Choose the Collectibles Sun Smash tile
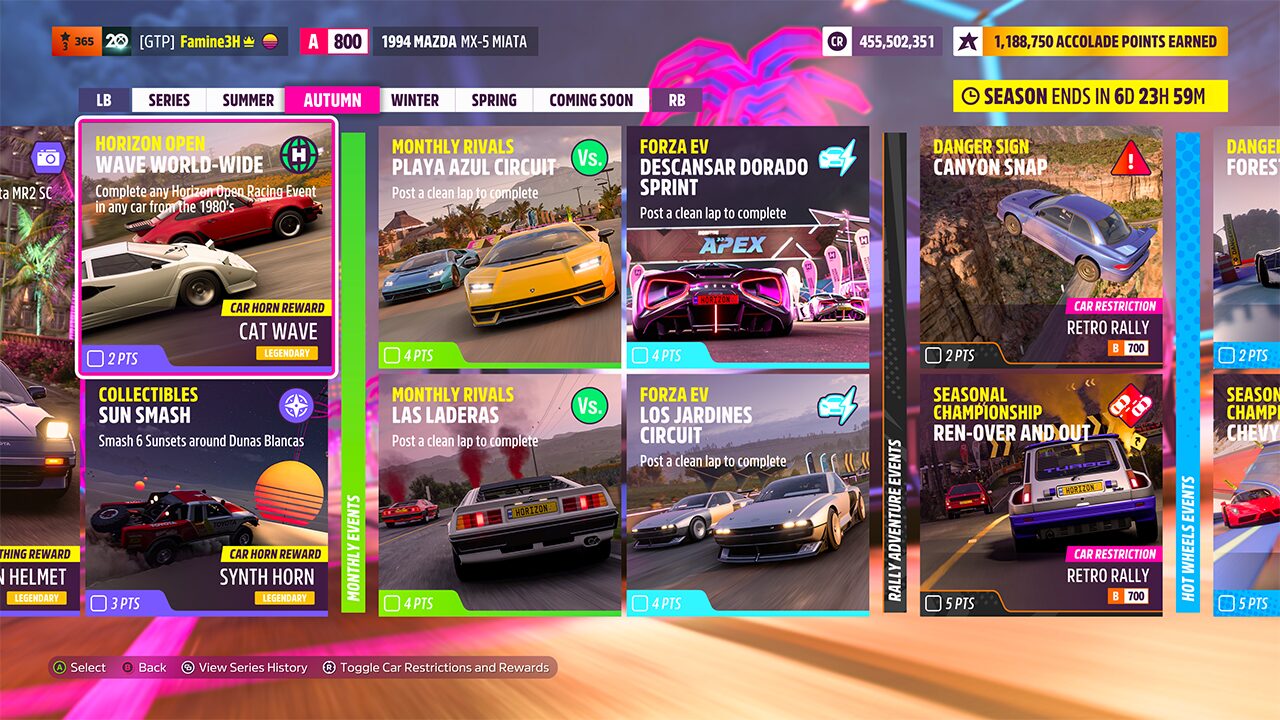Screen dimensions: 1280x720 tap(206, 495)
